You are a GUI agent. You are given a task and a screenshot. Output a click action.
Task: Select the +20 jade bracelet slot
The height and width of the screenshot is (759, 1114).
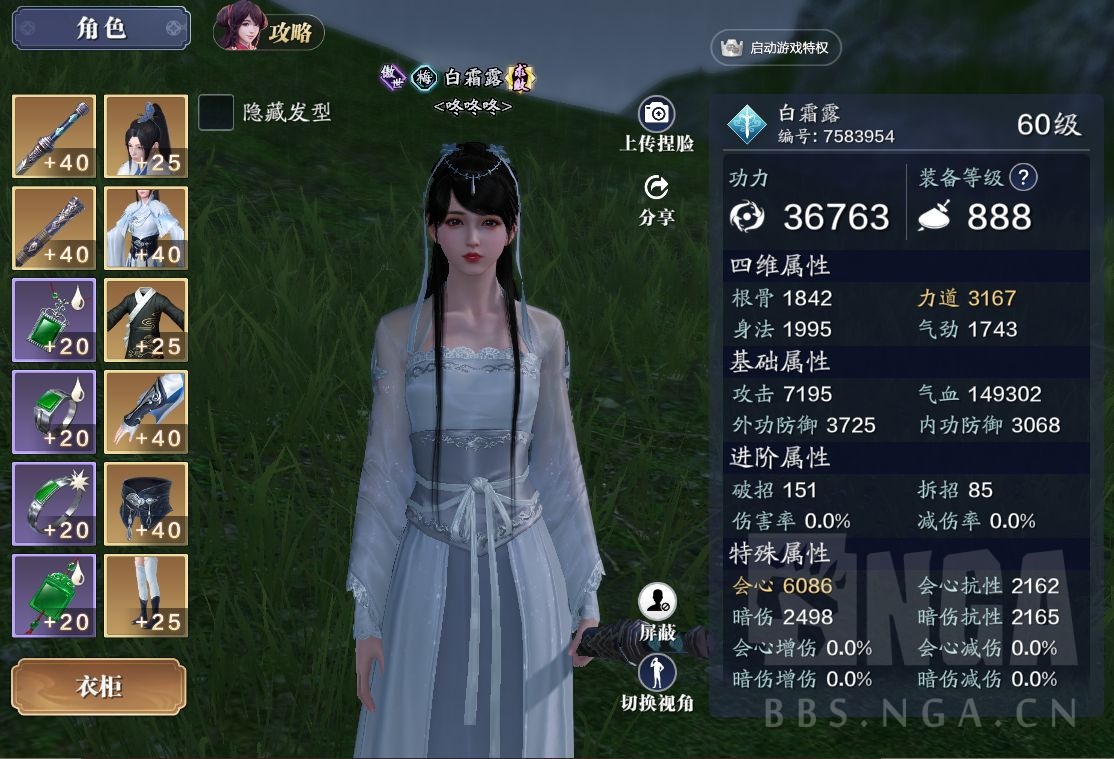pos(54,504)
